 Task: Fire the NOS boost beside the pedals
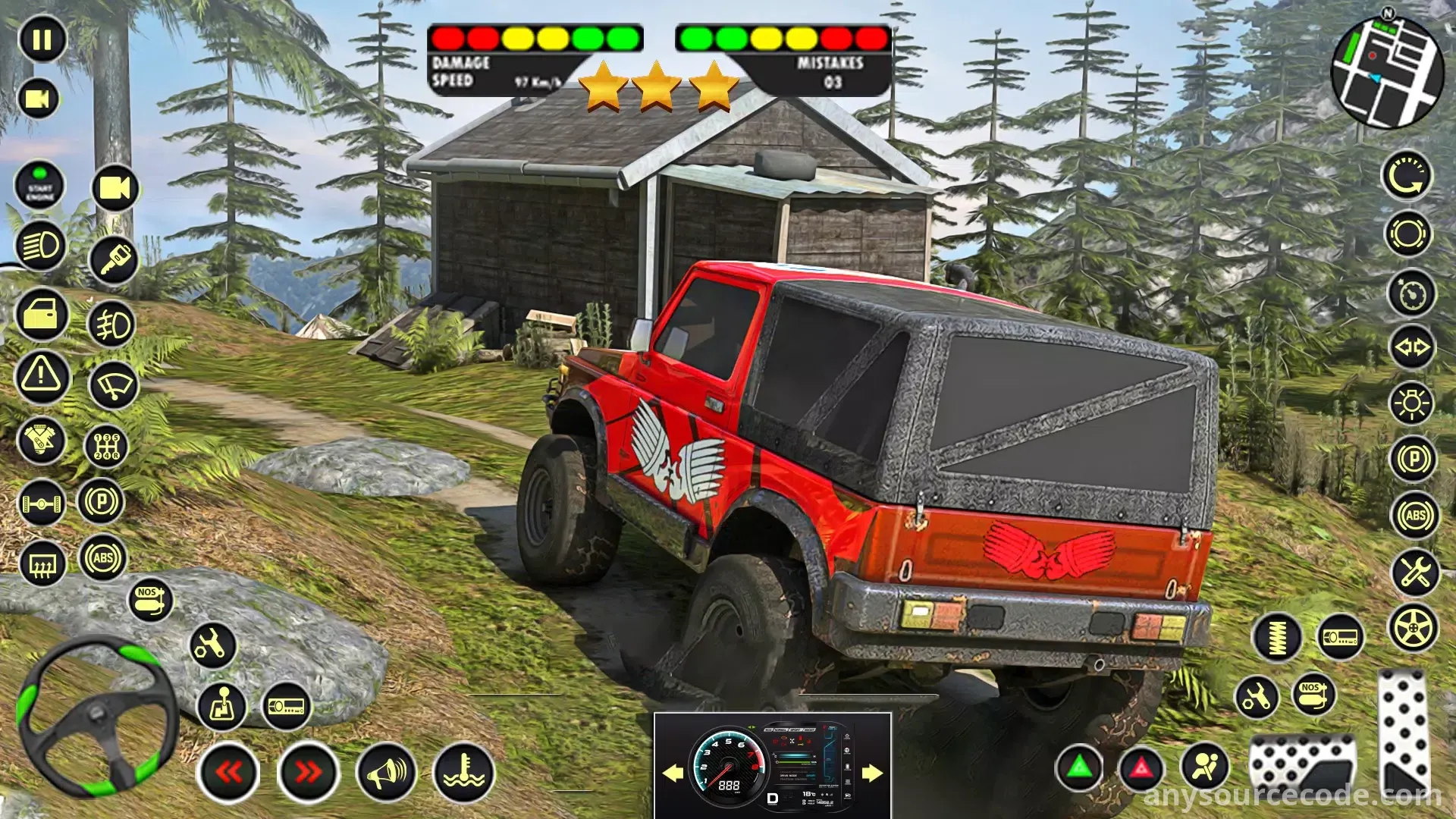click(x=1313, y=693)
